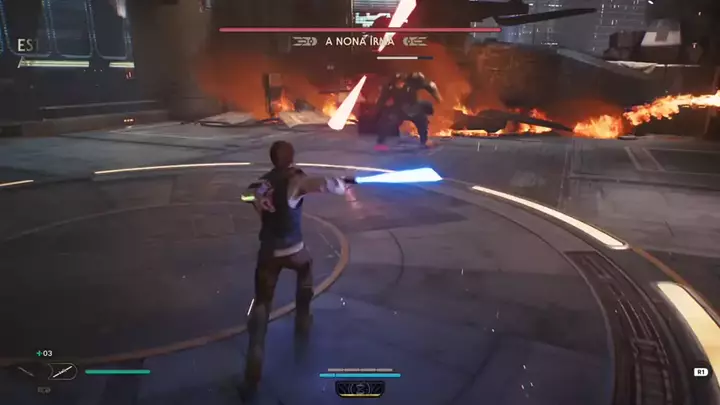Viewport: 720px width, 405px height.
Task: Switch to the dimmed lightsaber stance icon
Action: pos(28,371)
